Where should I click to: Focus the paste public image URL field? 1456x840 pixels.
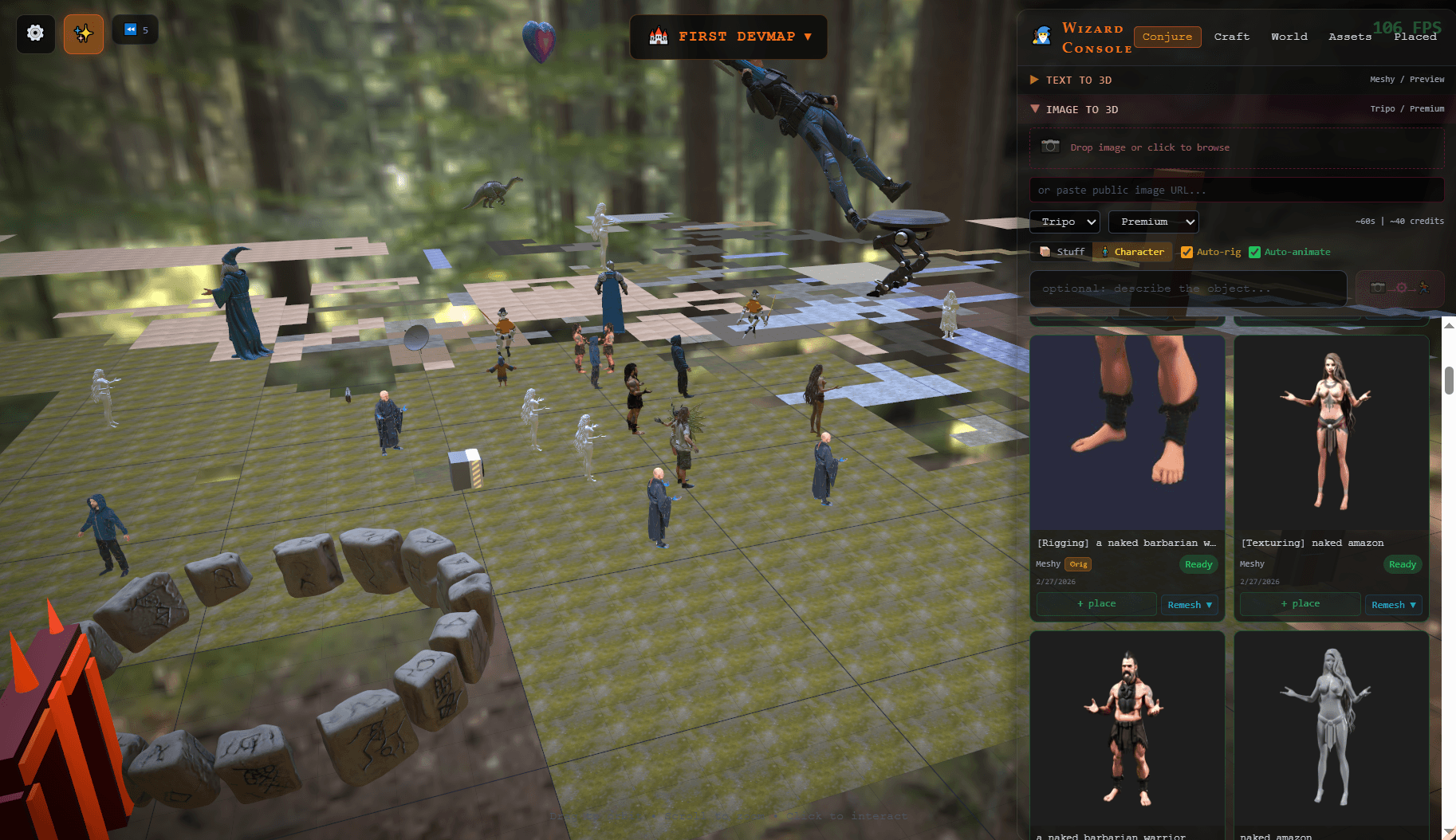[1236, 190]
